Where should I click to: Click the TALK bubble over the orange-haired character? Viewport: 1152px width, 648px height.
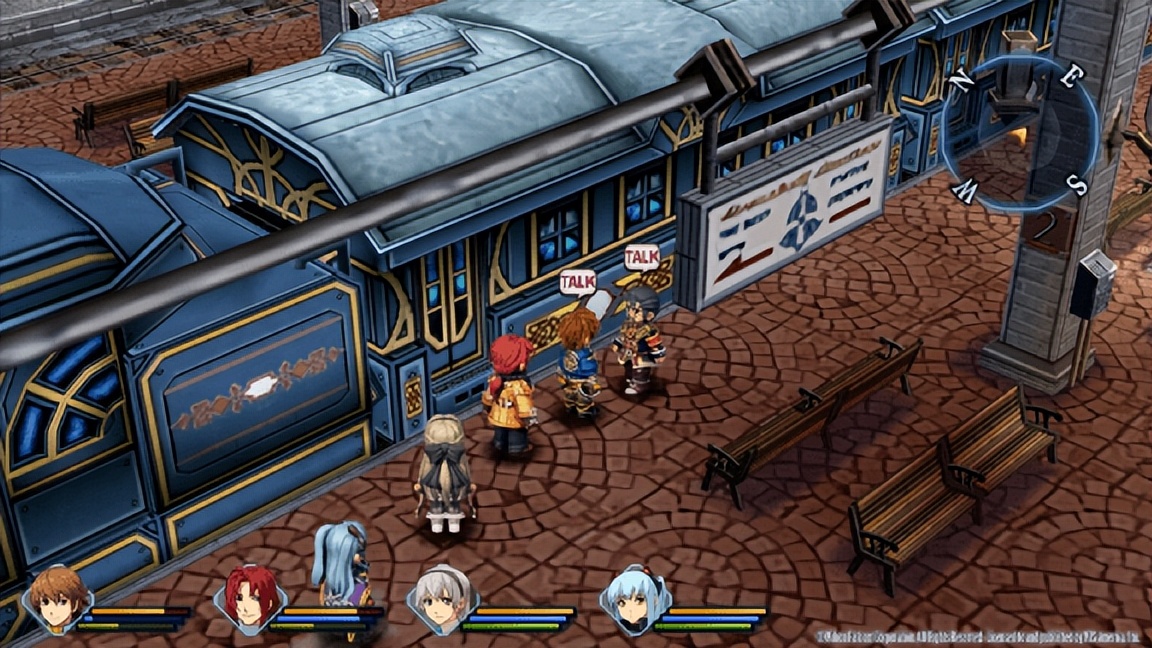point(577,283)
